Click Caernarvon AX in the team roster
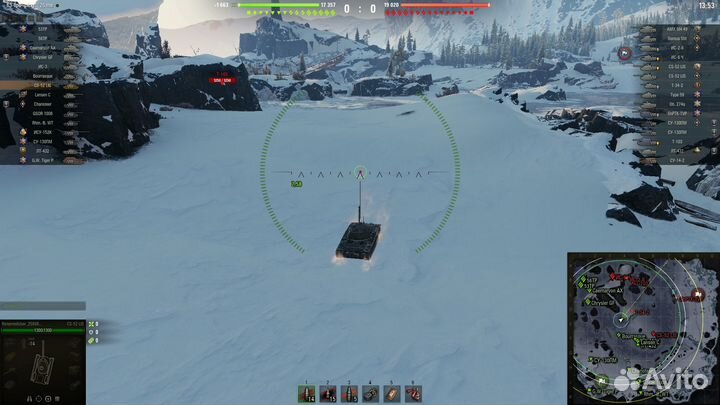The image size is (720, 405). click(40, 48)
